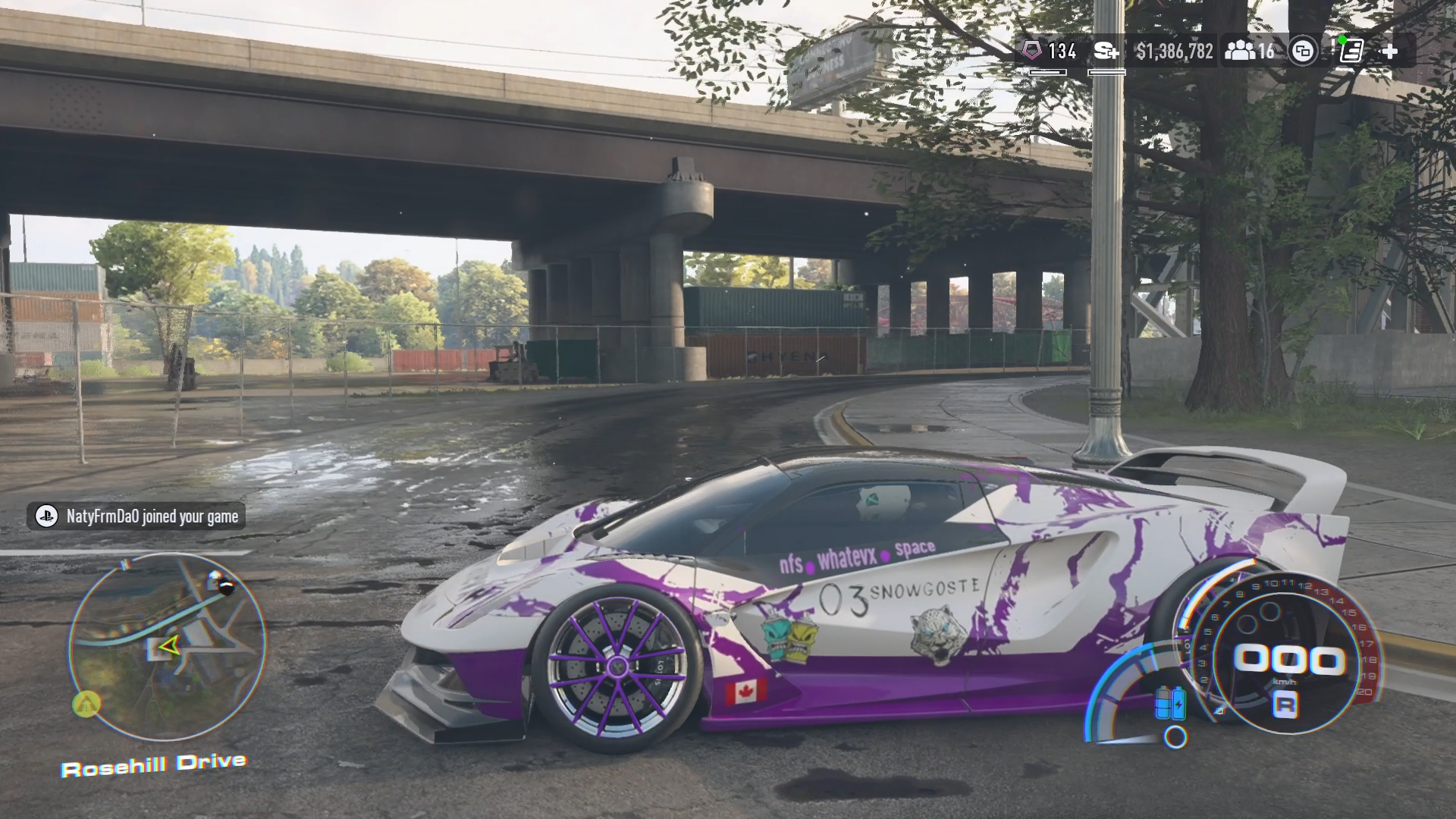Screen dimensions: 1456x819
Task: Open the S+ car tier icon
Action: click(1106, 51)
